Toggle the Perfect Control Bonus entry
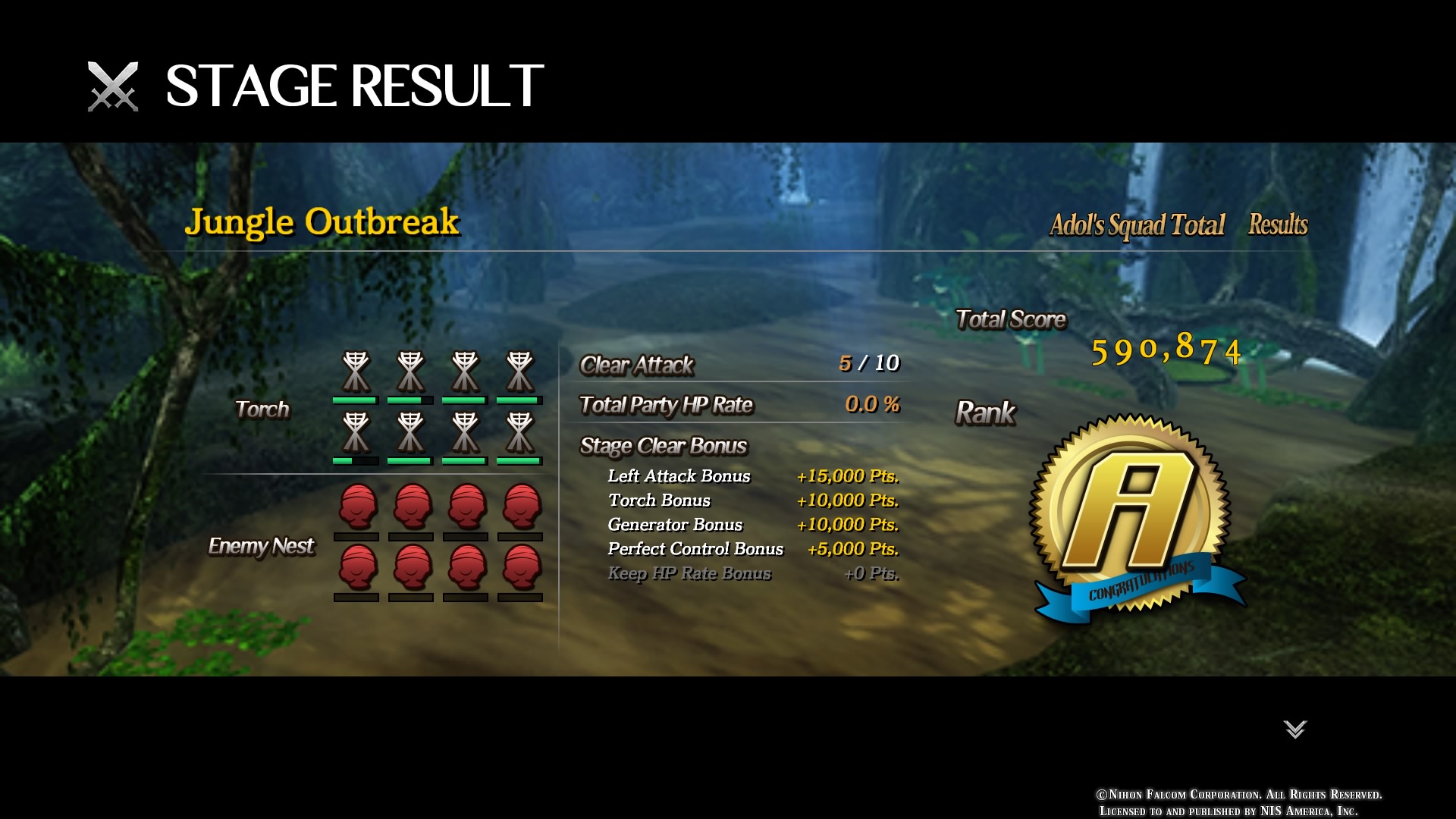Screen dimensions: 1456x819 (x=695, y=549)
